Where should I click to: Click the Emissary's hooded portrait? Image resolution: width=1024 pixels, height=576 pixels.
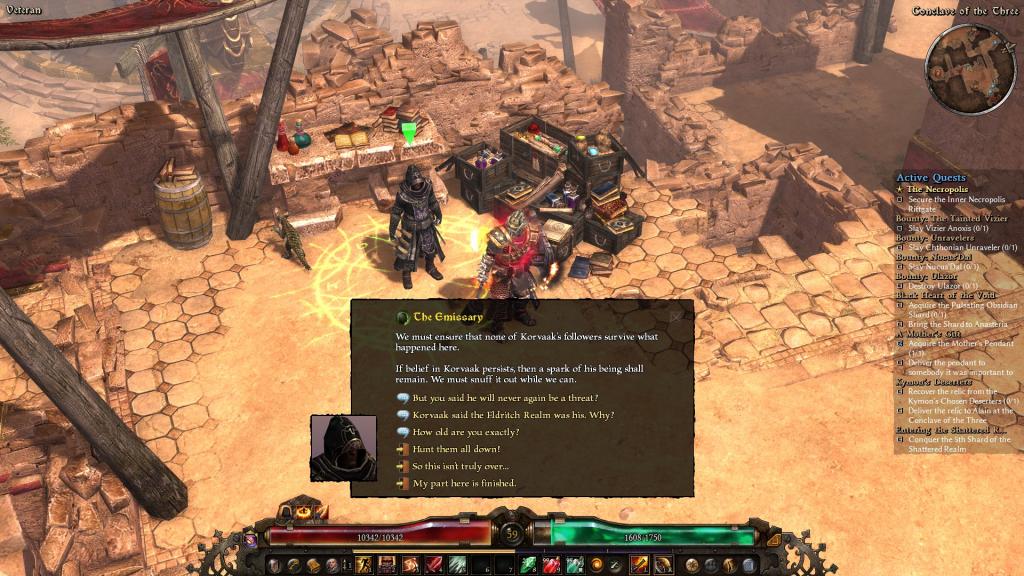pos(344,449)
